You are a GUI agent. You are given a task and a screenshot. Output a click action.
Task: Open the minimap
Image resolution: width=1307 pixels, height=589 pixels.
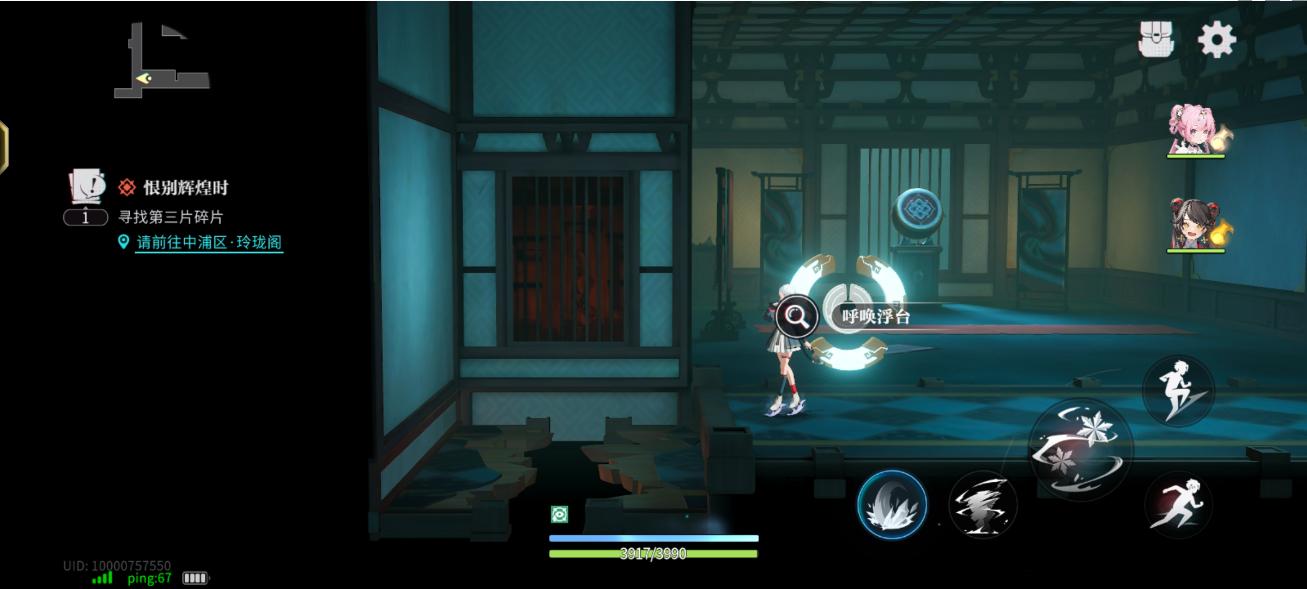[160, 63]
